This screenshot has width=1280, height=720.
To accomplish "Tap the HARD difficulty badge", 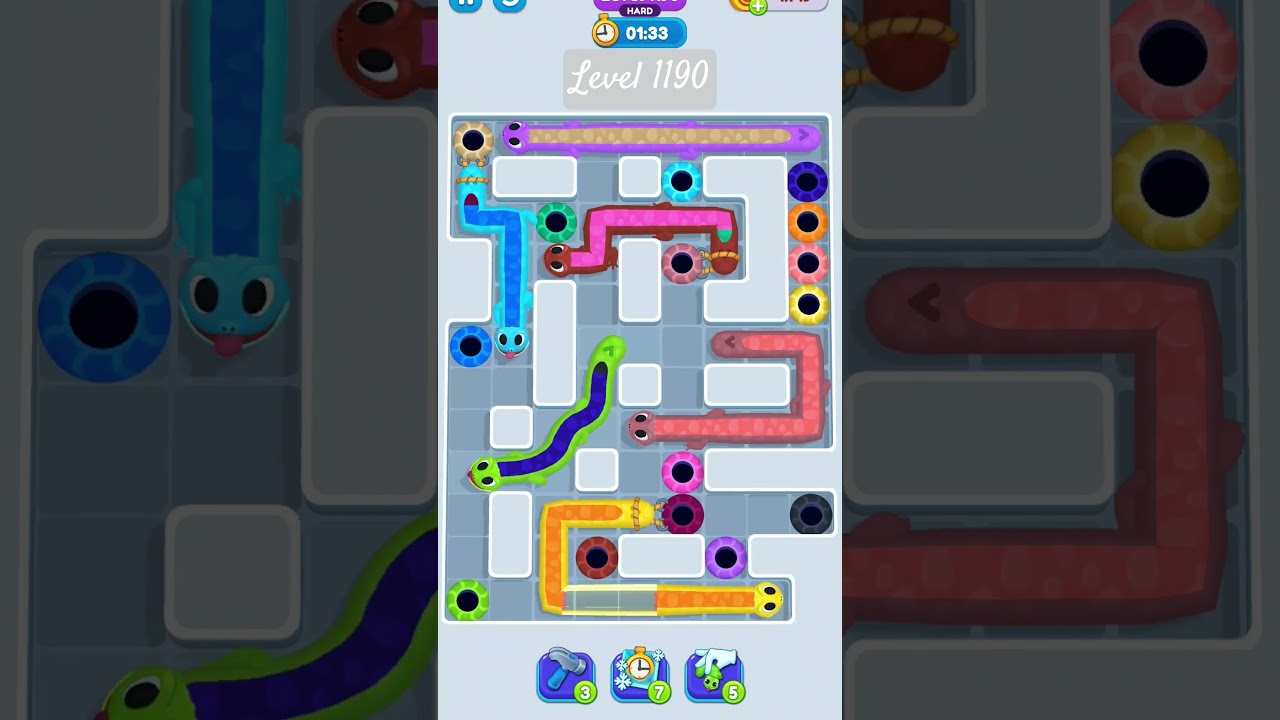I will pyautogui.click(x=639, y=12).
